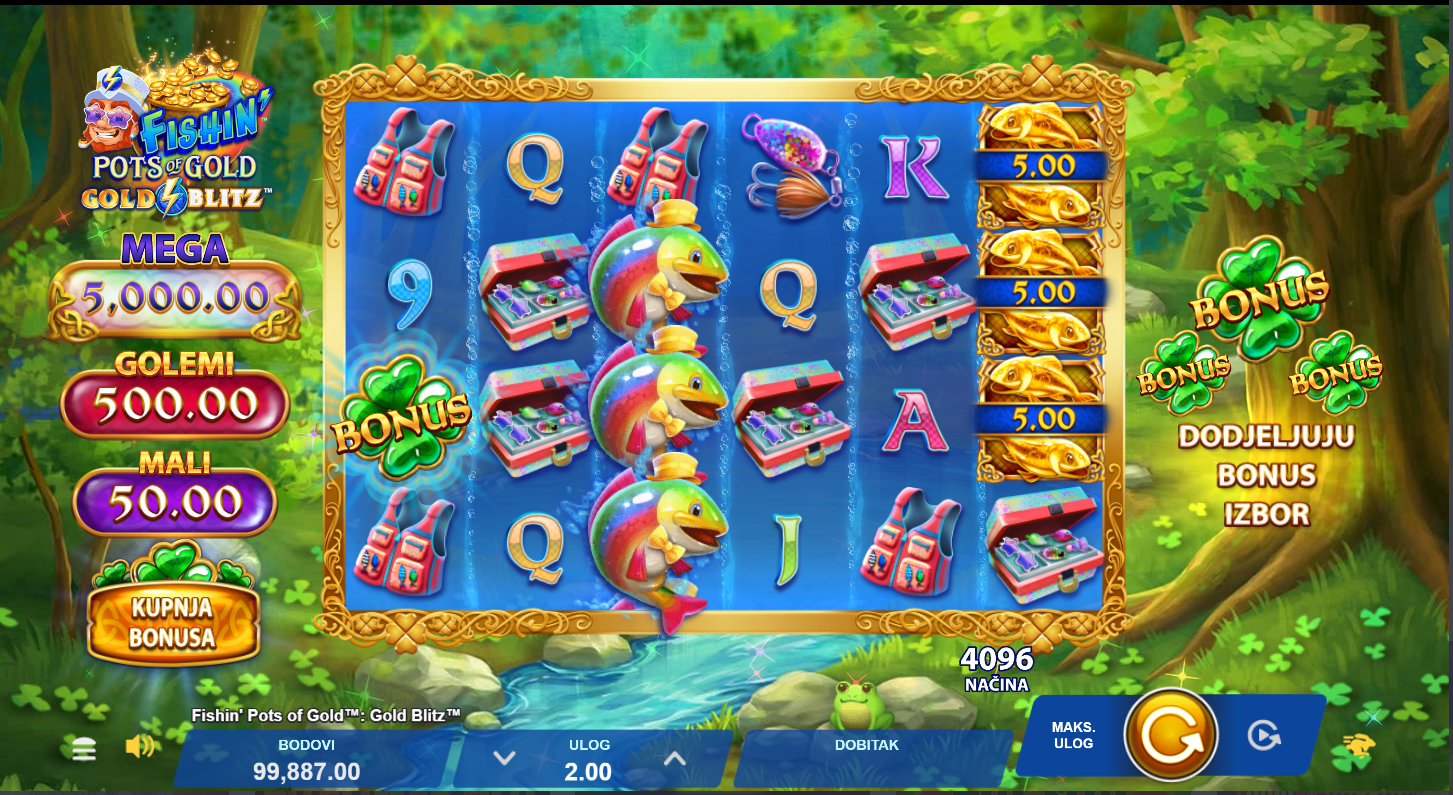Open the Kupnja Bonusa bonus buy
This screenshot has width=1453, height=795.
click(x=173, y=622)
